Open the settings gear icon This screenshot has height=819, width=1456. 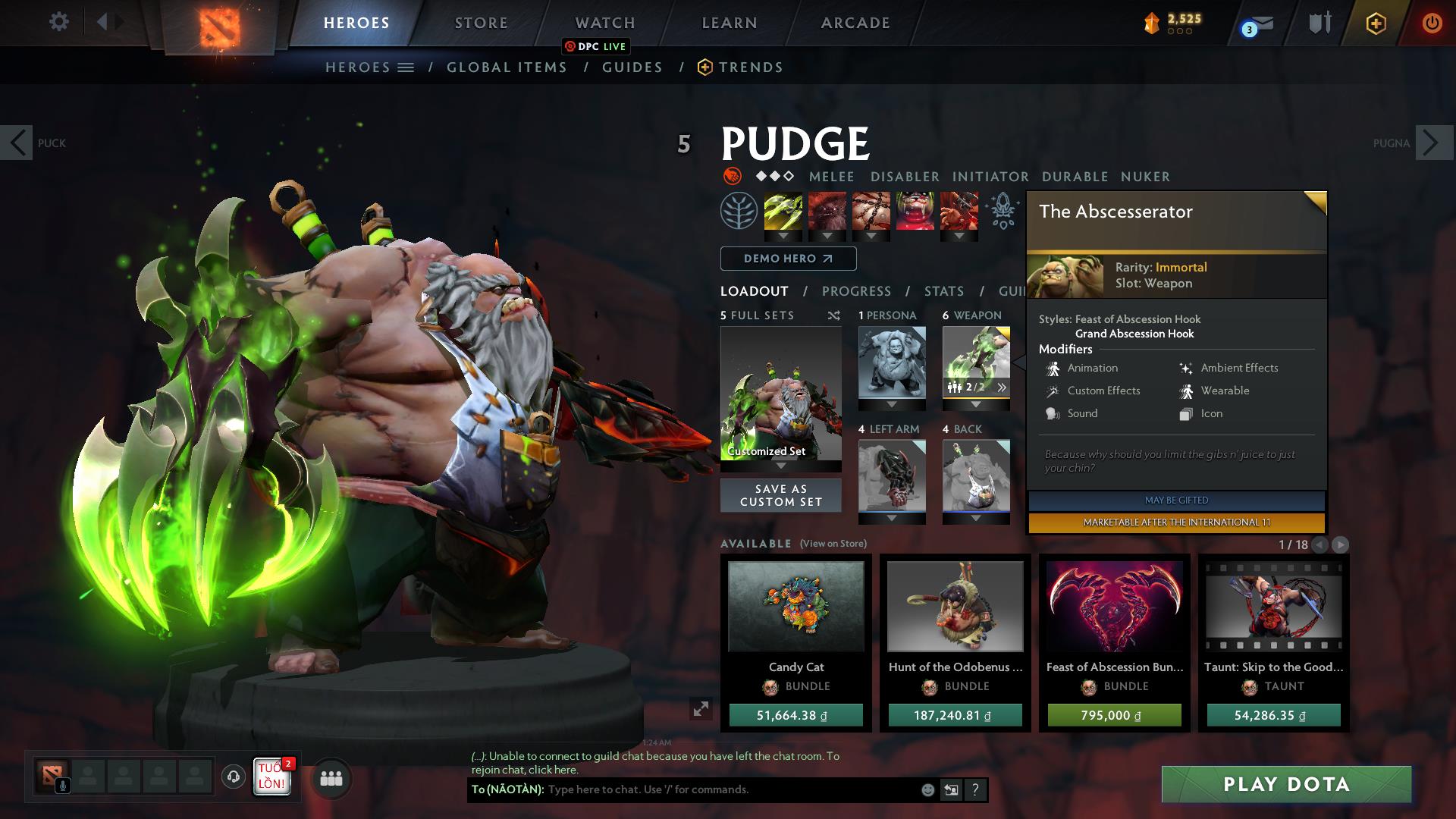[58, 22]
